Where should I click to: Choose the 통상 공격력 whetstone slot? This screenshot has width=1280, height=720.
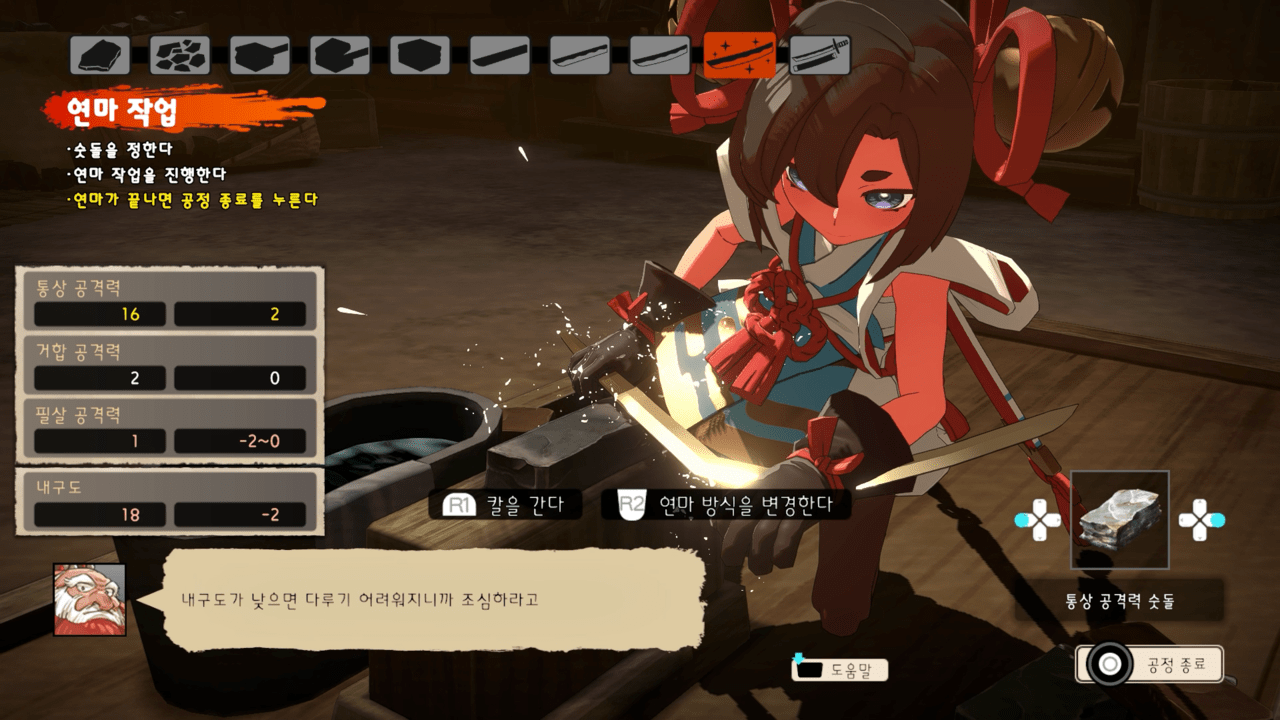point(1119,520)
